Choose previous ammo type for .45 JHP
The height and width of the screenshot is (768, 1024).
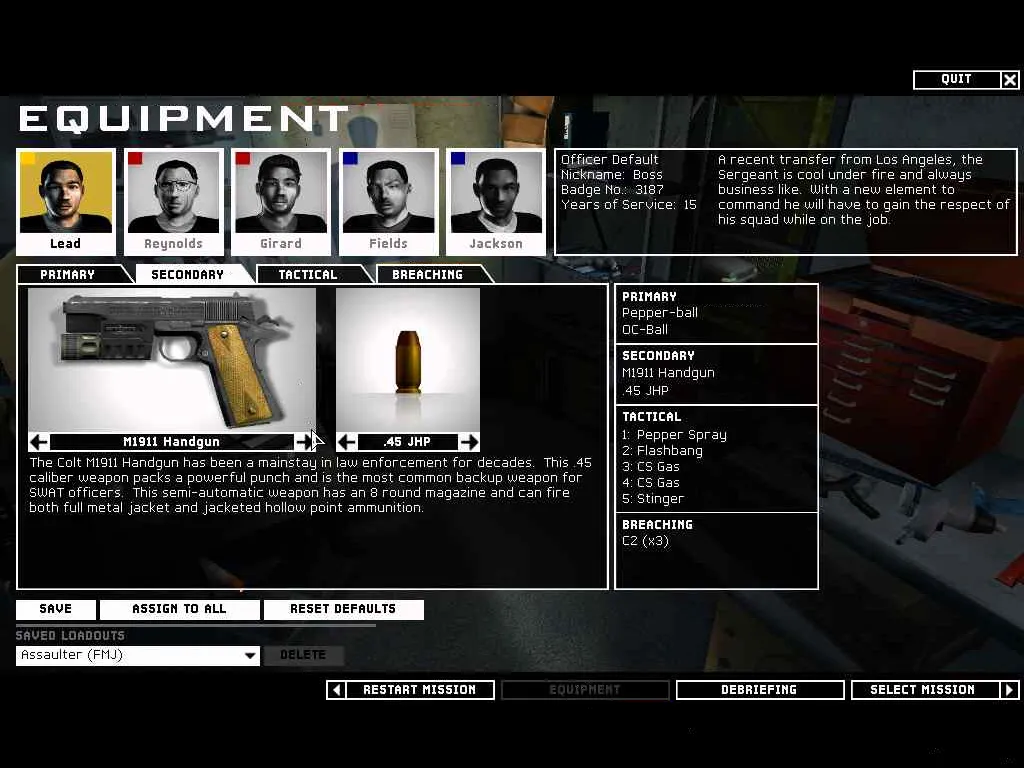(347, 442)
